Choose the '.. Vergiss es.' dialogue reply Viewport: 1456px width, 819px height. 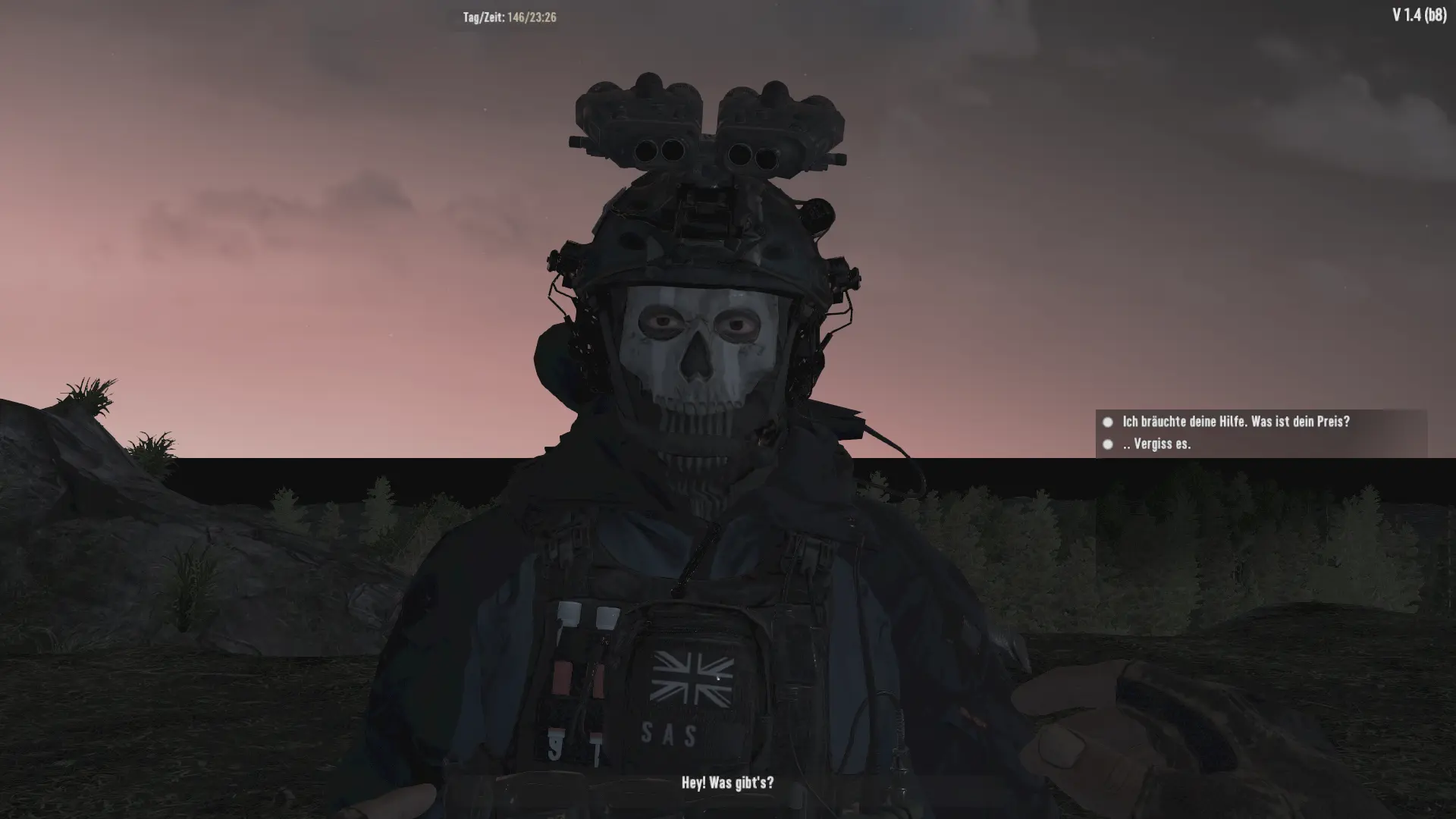(1155, 445)
